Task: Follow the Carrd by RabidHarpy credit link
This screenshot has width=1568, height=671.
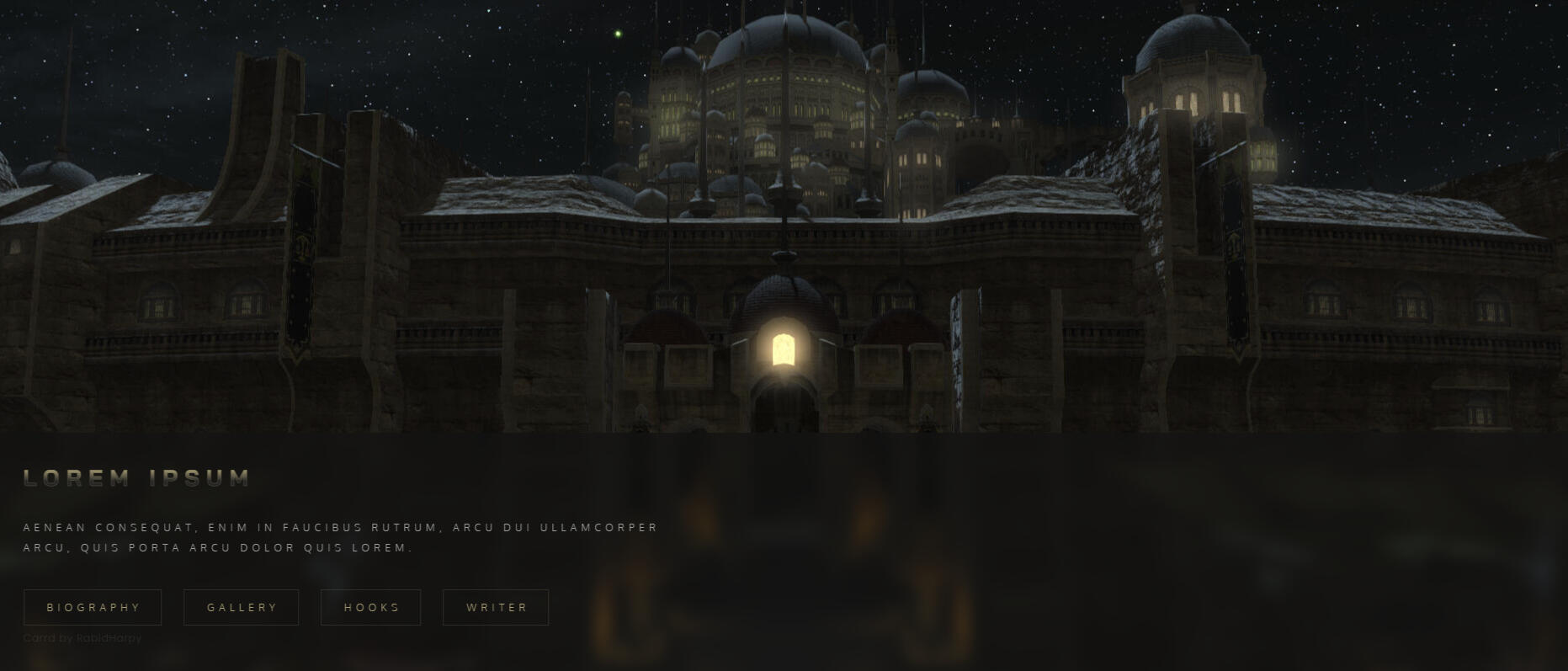Action: coord(82,638)
